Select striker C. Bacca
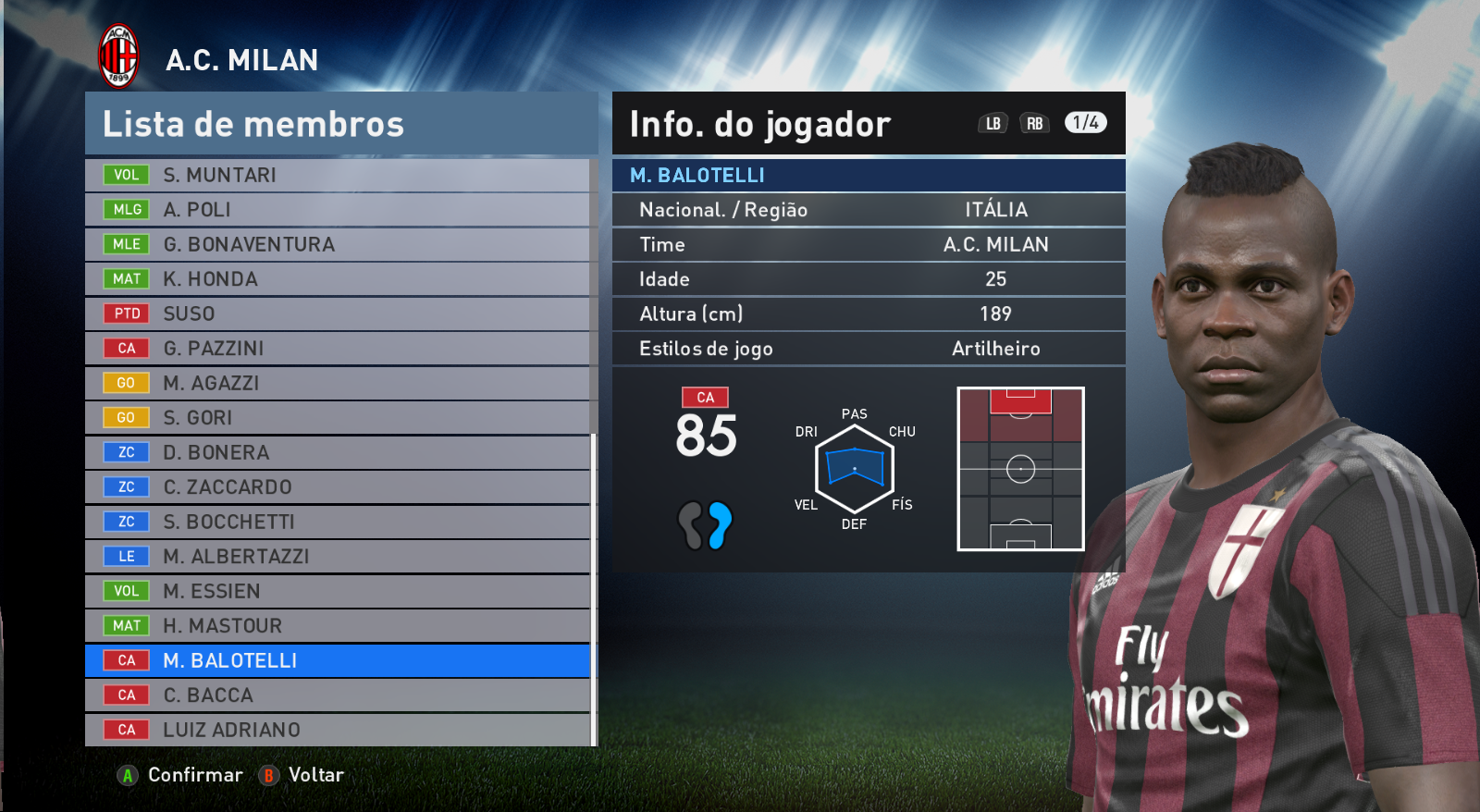The height and width of the screenshot is (812, 1480). tap(338, 695)
